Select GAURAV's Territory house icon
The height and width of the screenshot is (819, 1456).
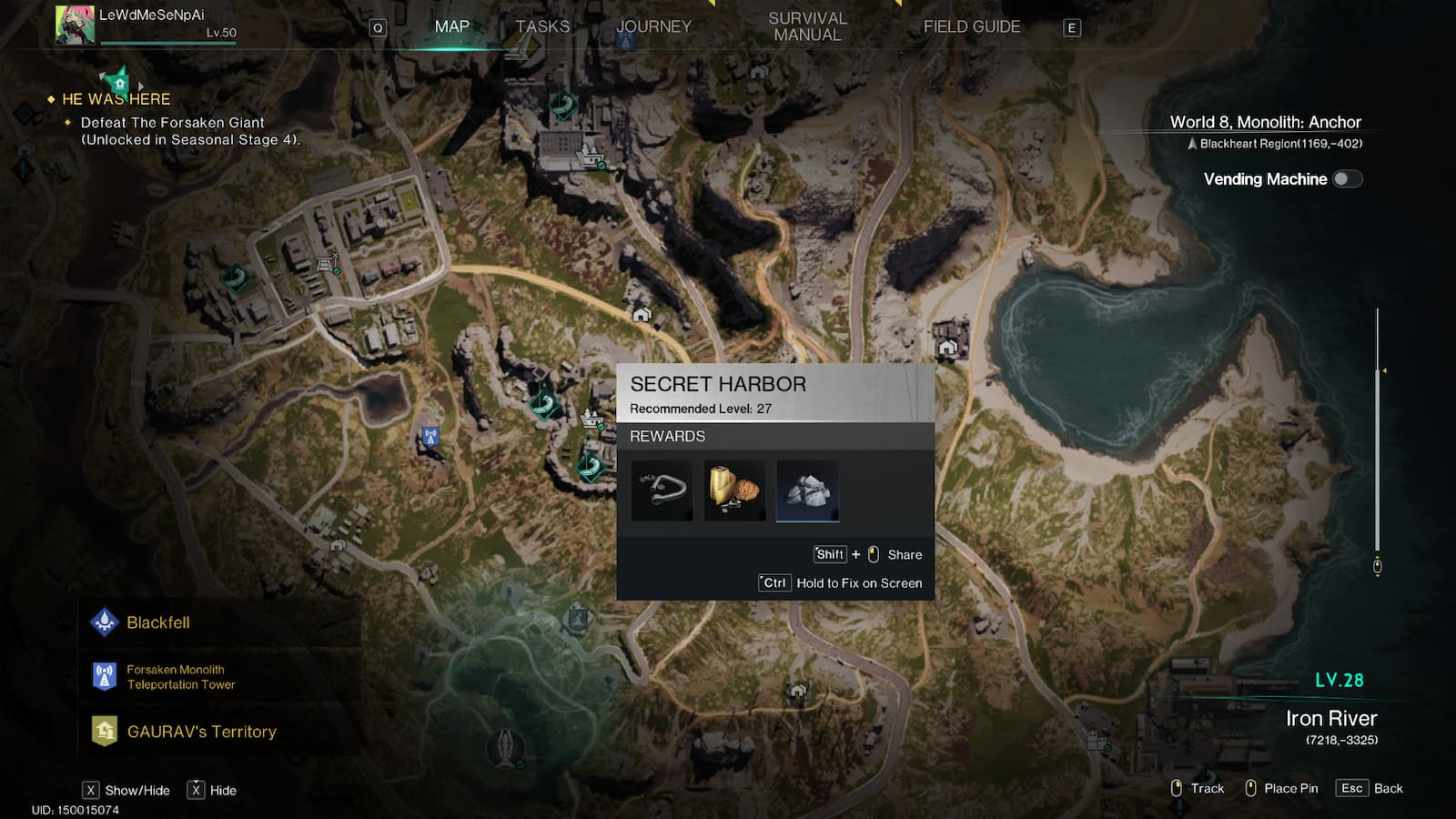click(x=103, y=730)
